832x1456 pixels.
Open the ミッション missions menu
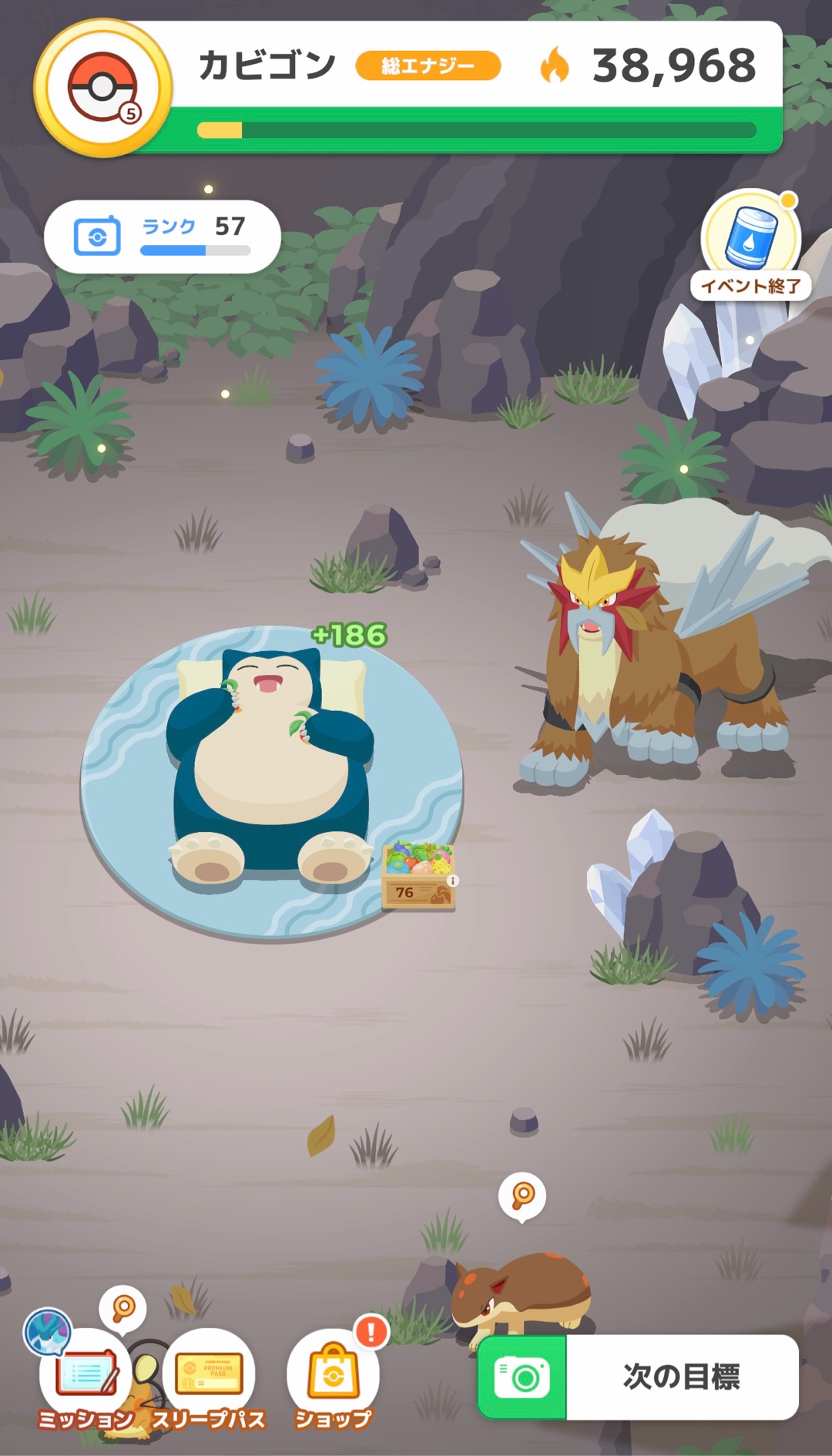86,1379
